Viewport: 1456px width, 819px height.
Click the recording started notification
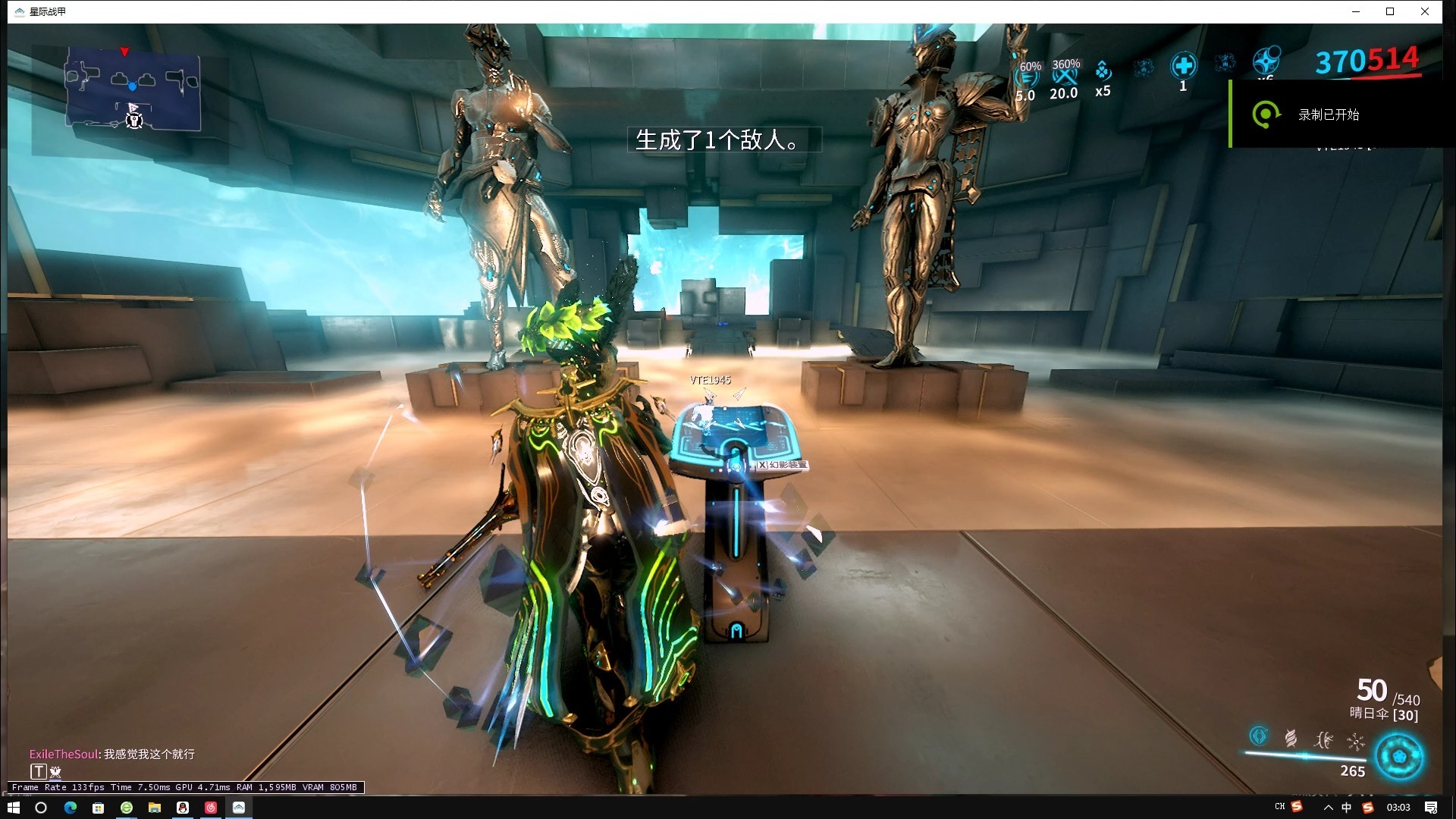tap(1327, 115)
